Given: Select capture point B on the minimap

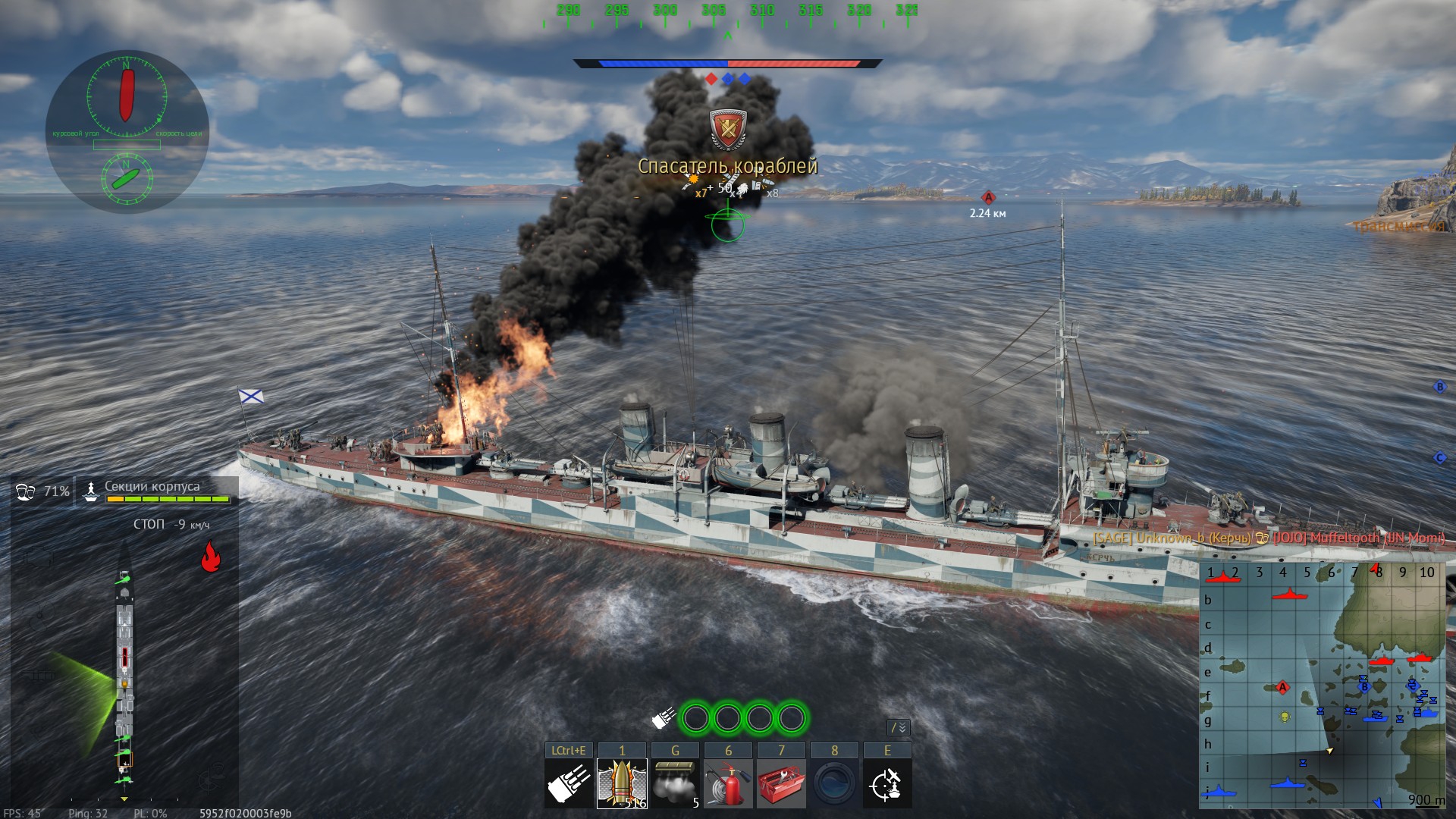Looking at the screenshot, I should click(x=1363, y=686).
